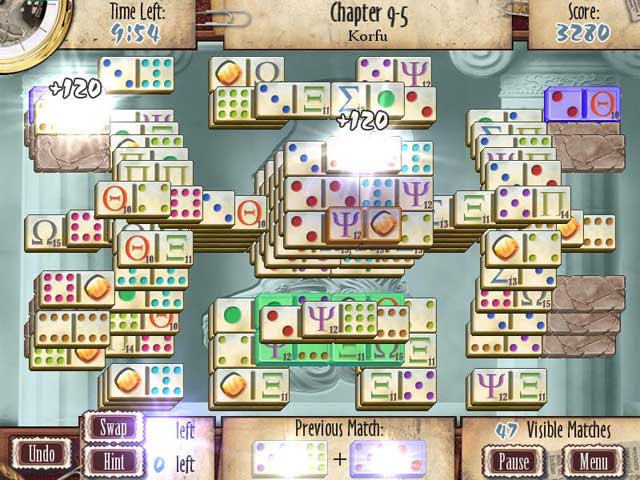This screenshot has width=640, height=480.
Task: Choose the purple dots and Psi top domino
Action: pyautogui.click(x=393, y=72)
